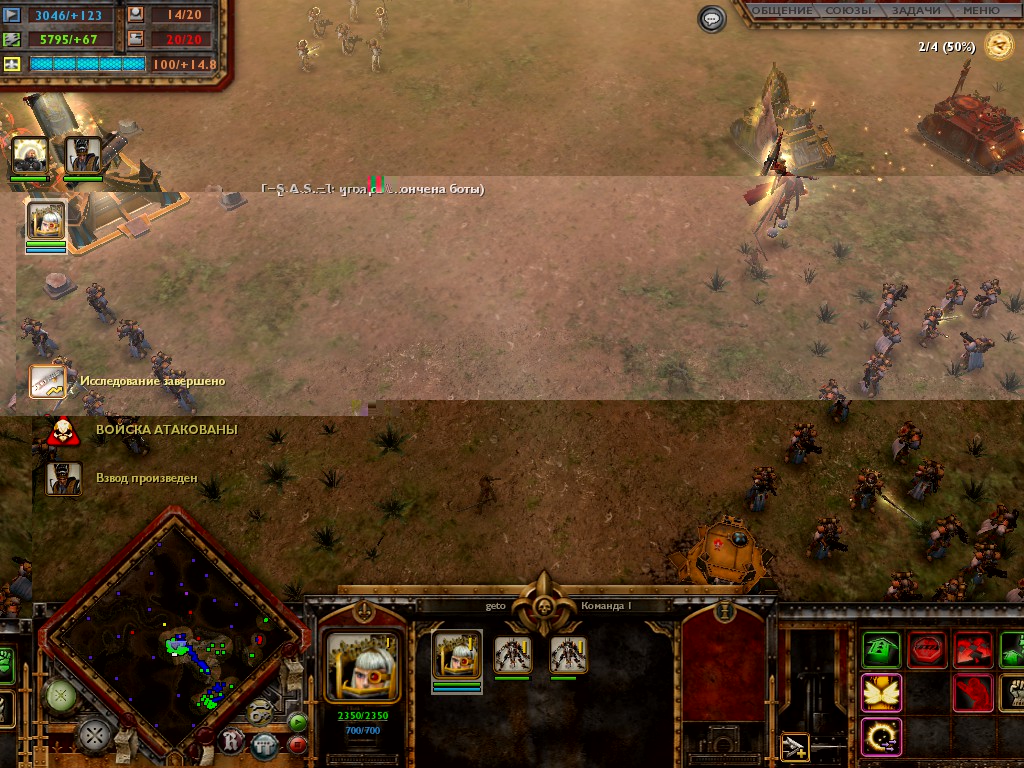Image resolution: width=1024 pixels, height=768 pixels.
Task: Open the МЕНЮ game menu
Action: click(982, 10)
